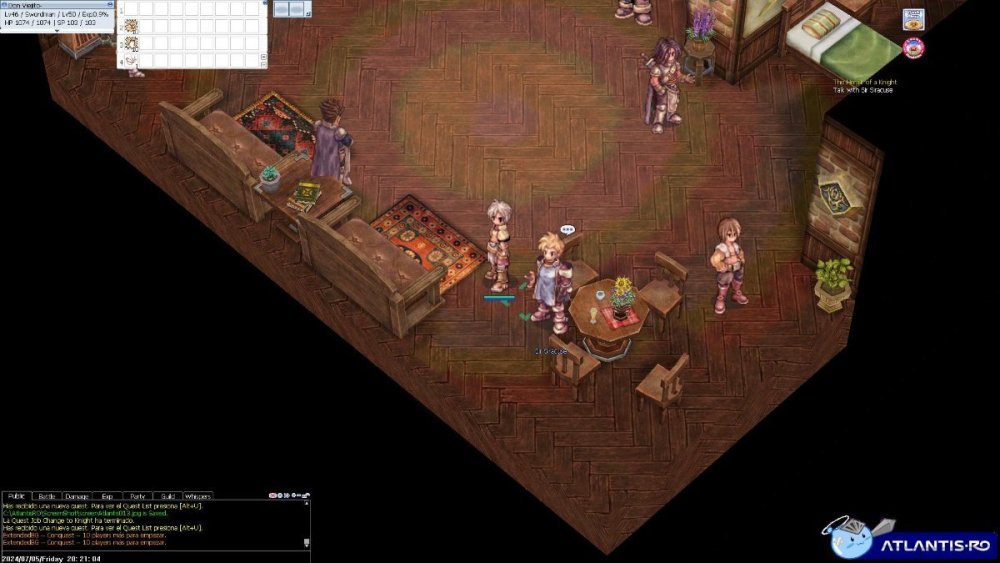View the Whispers chat tab

point(198,496)
